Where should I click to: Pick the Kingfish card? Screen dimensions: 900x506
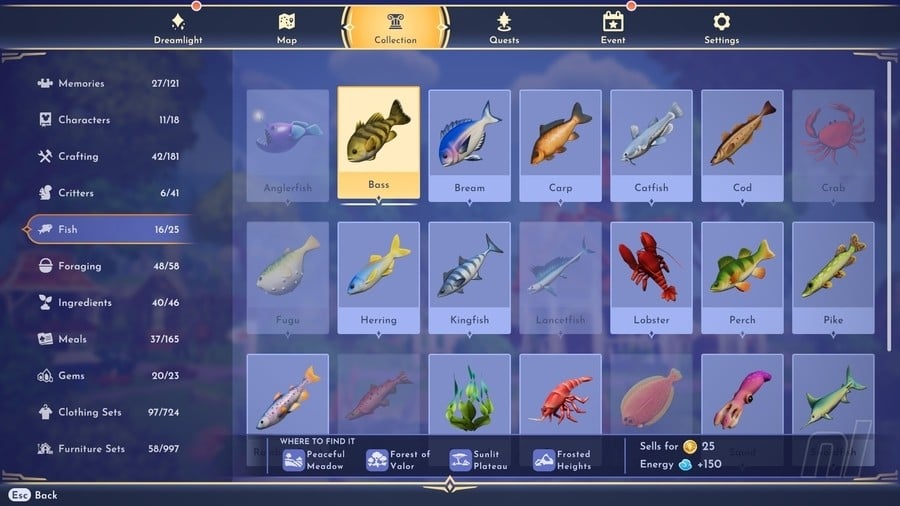(x=469, y=276)
